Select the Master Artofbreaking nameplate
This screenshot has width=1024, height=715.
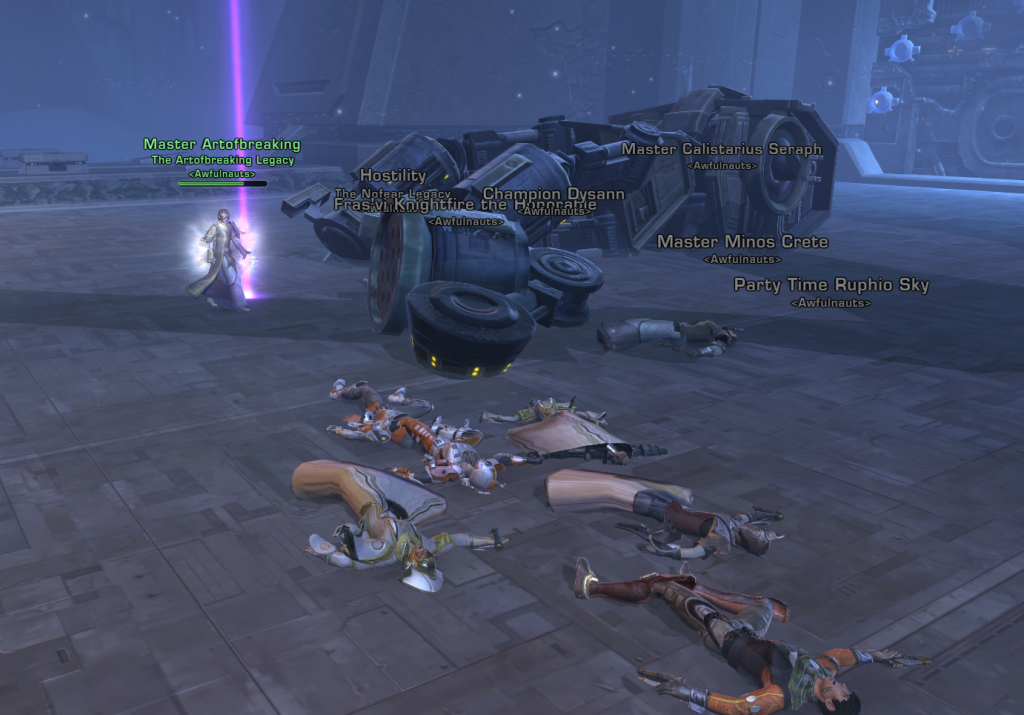pyautogui.click(x=221, y=145)
